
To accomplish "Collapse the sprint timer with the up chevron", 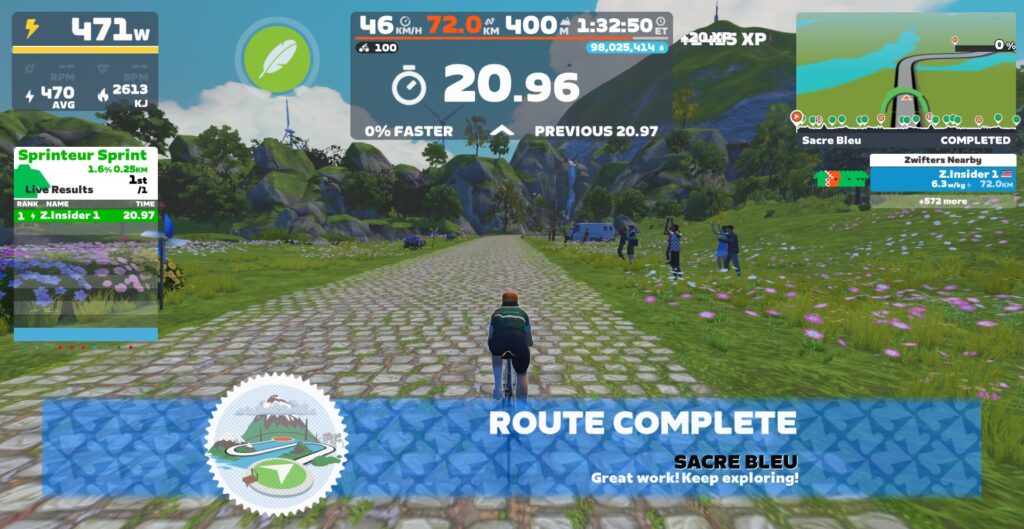I will click(502, 131).
